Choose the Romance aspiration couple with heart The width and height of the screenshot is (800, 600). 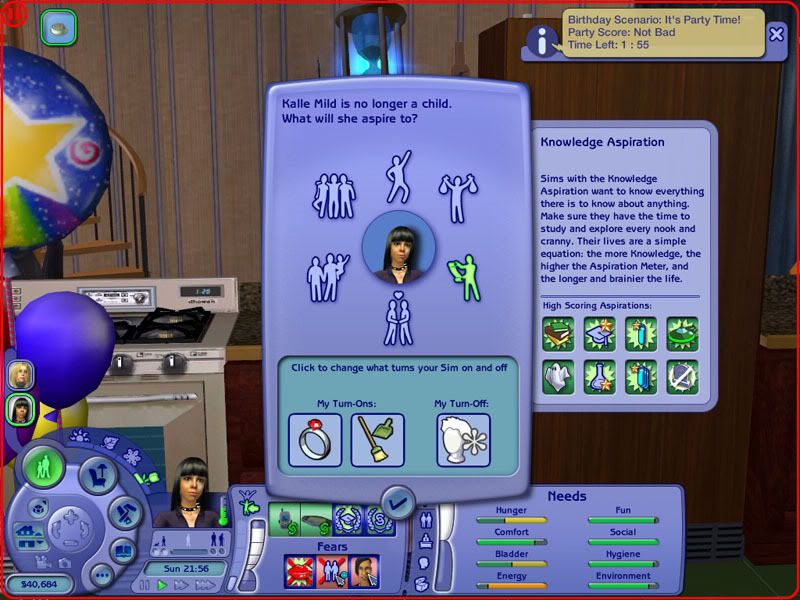pyautogui.click(x=398, y=319)
